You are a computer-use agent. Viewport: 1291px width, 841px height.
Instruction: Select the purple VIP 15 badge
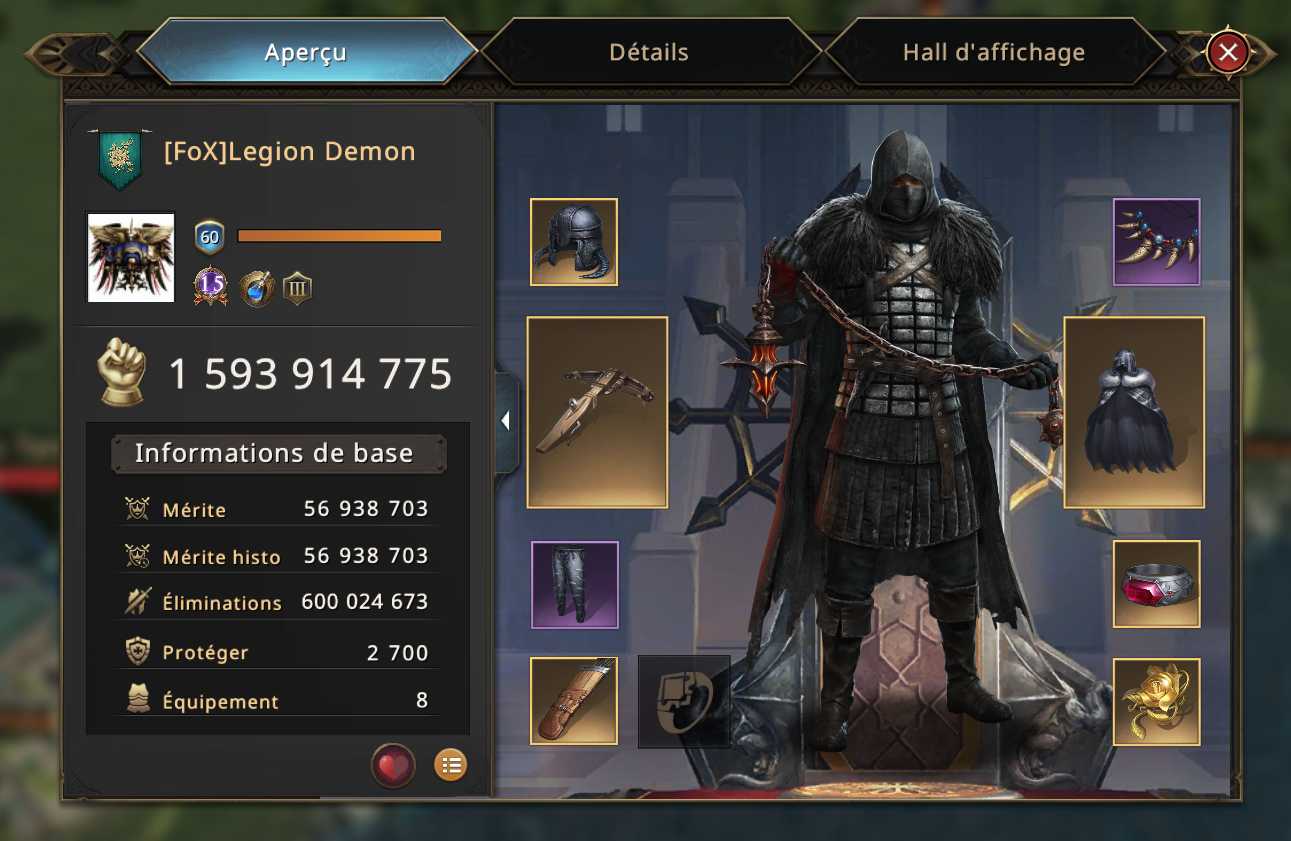210,287
